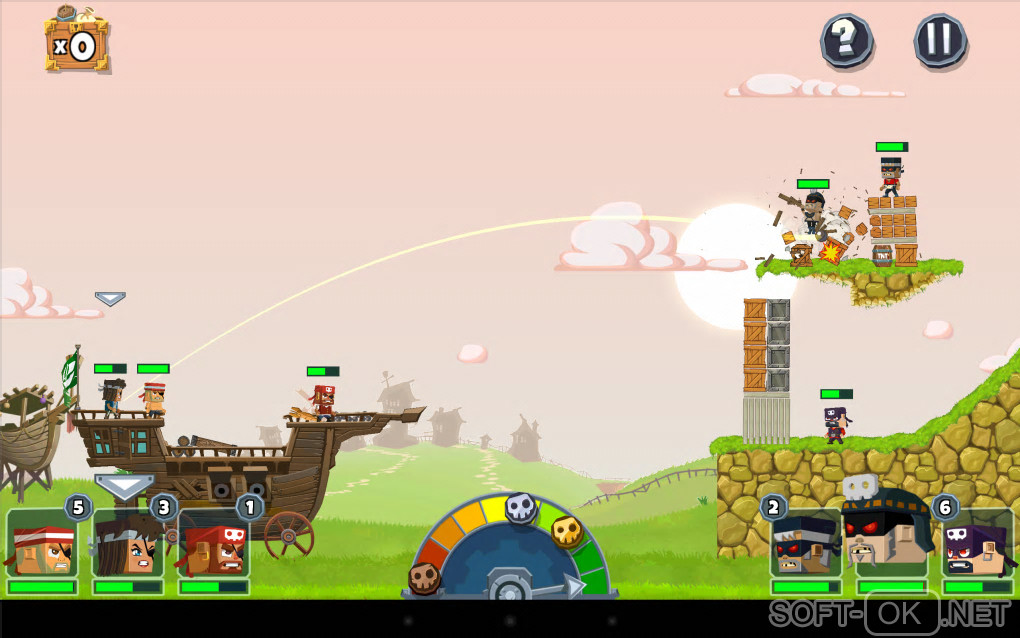Click the gold skull on the power gauge
Image resolution: width=1020 pixels, height=638 pixels.
click(x=567, y=531)
